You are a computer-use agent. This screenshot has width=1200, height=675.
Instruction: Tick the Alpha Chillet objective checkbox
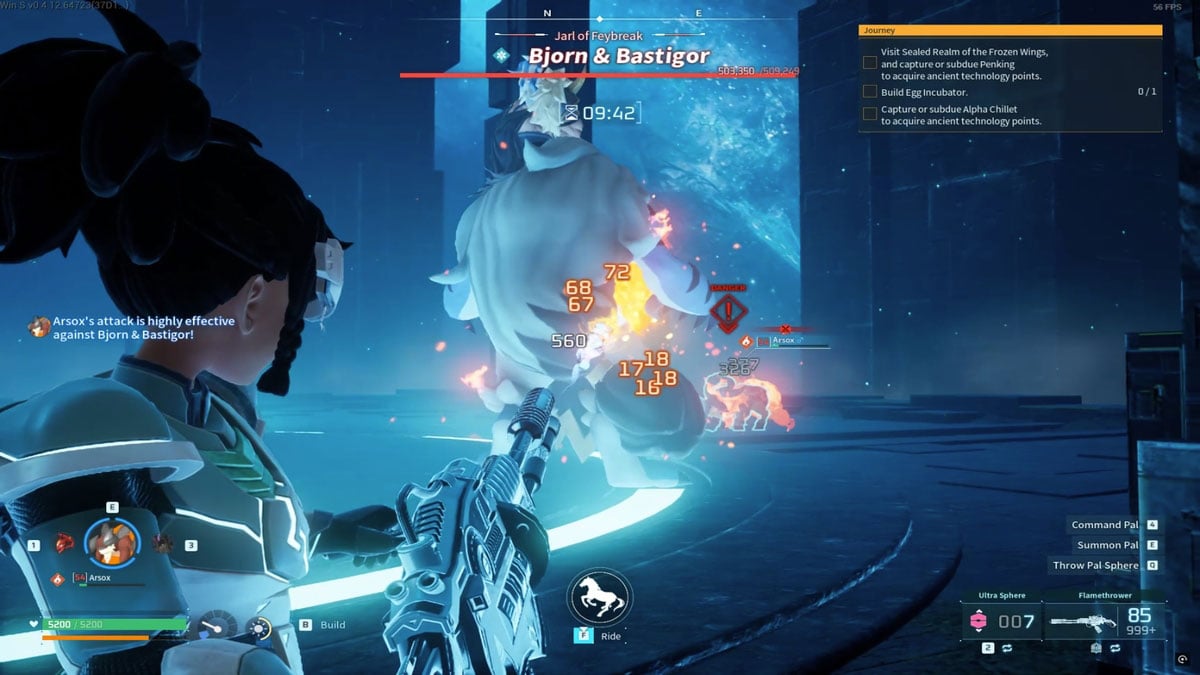pyautogui.click(x=870, y=113)
